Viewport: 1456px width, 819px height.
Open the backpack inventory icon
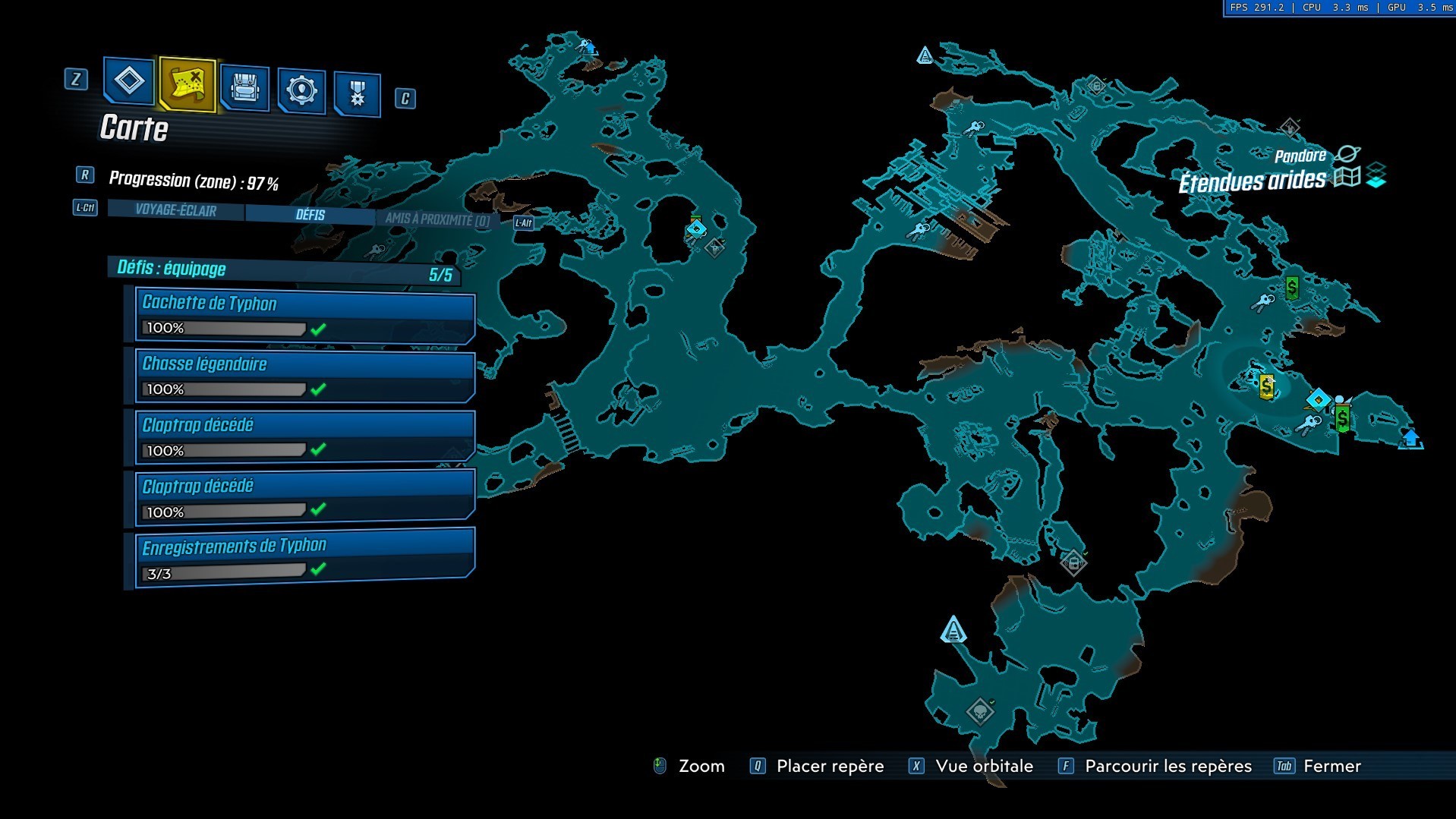[243, 89]
